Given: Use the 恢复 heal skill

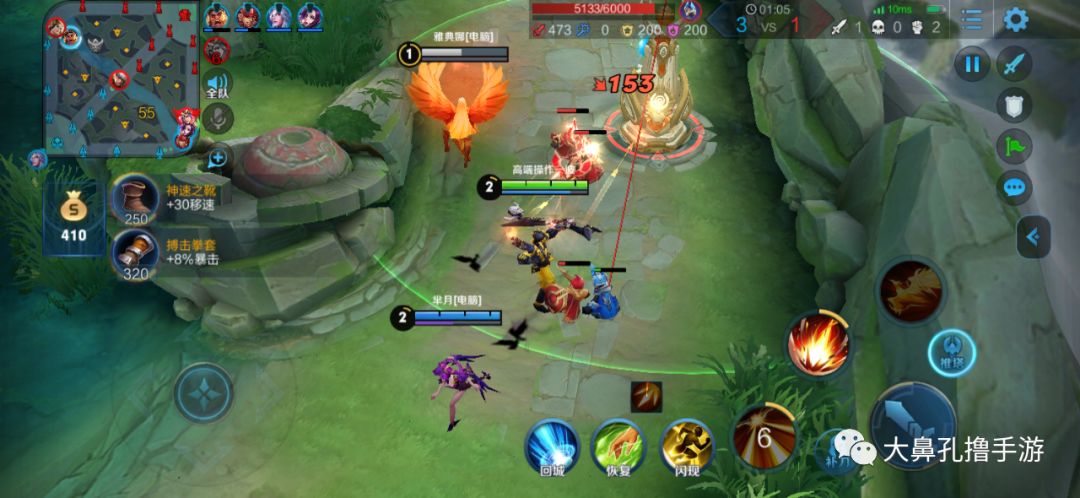Looking at the screenshot, I should (x=618, y=443).
